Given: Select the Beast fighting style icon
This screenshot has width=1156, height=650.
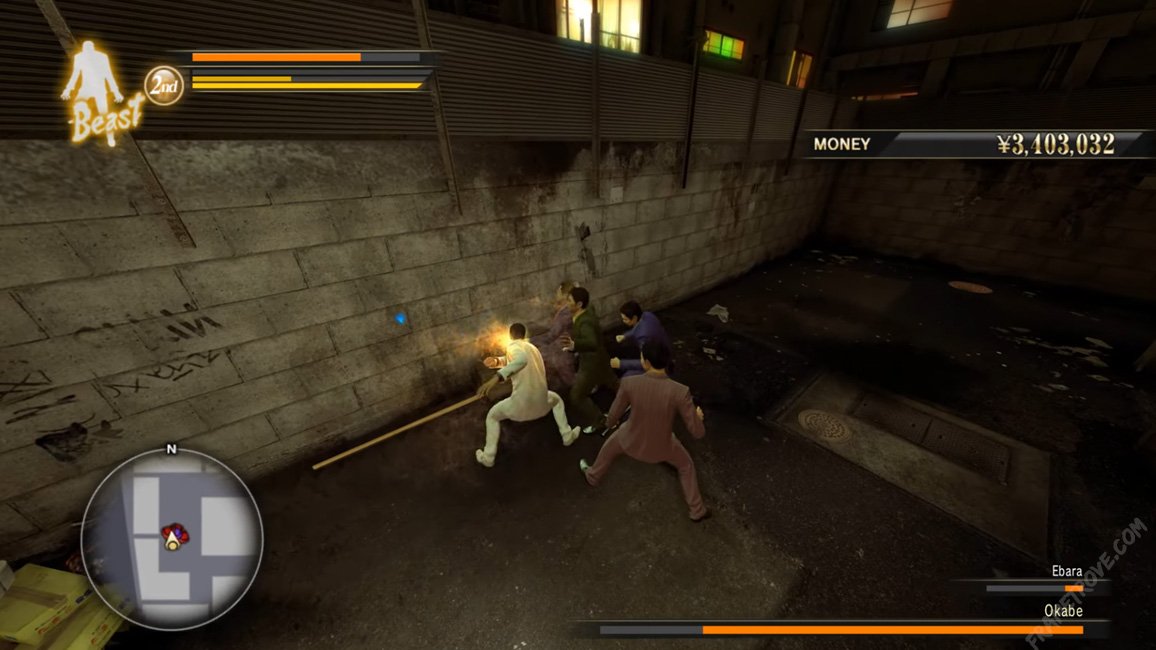Looking at the screenshot, I should pyautogui.click(x=99, y=92).
